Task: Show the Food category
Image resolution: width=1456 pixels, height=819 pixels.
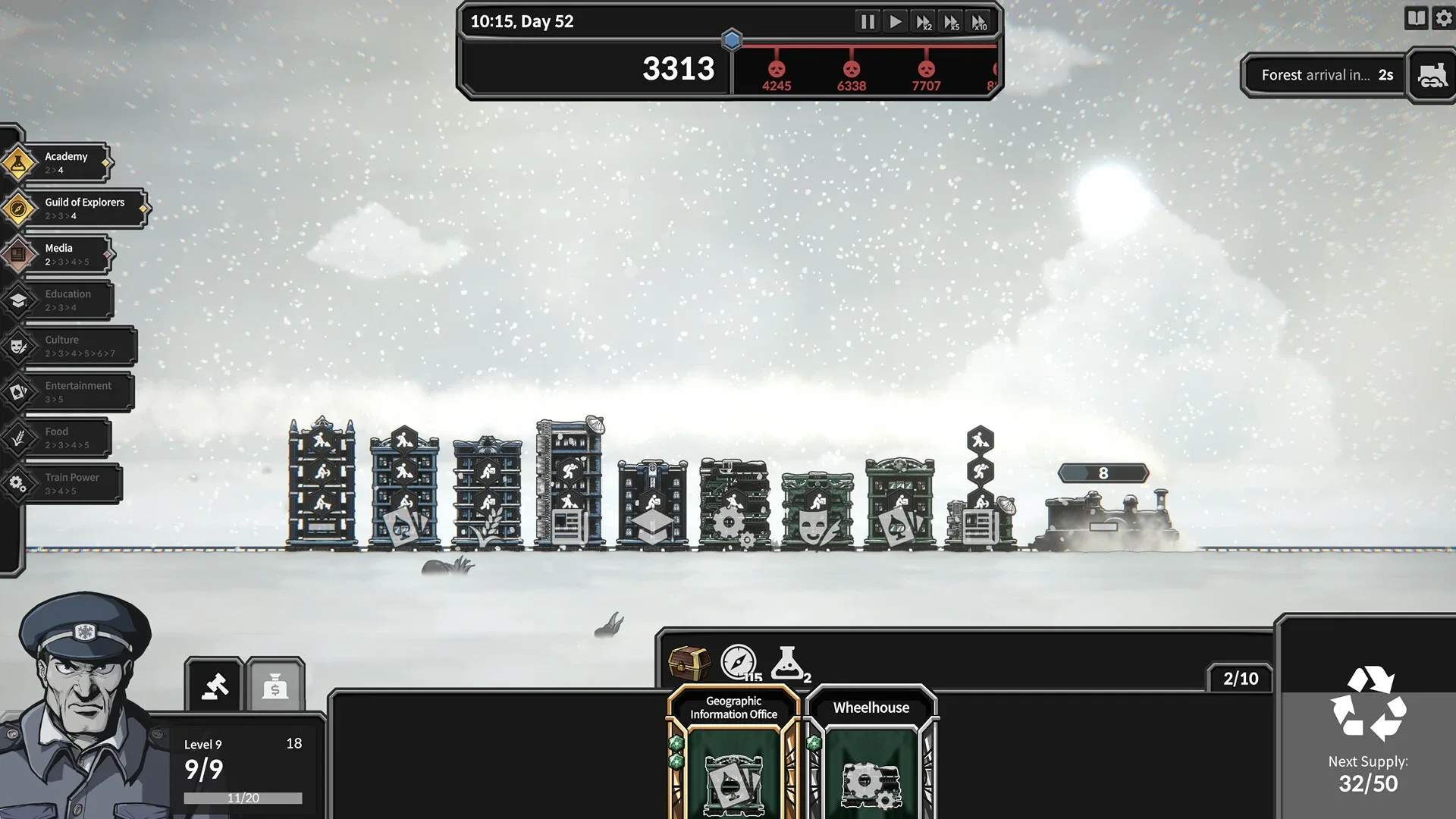Action: 64,438
